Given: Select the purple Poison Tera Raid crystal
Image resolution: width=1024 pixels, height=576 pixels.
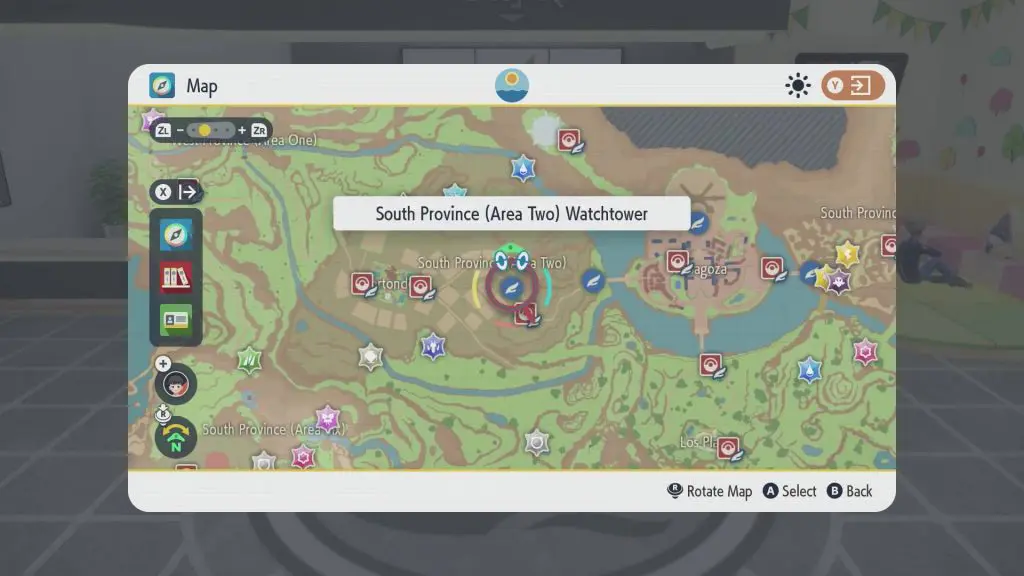Looking at the screenshot, I should point(327,418).
